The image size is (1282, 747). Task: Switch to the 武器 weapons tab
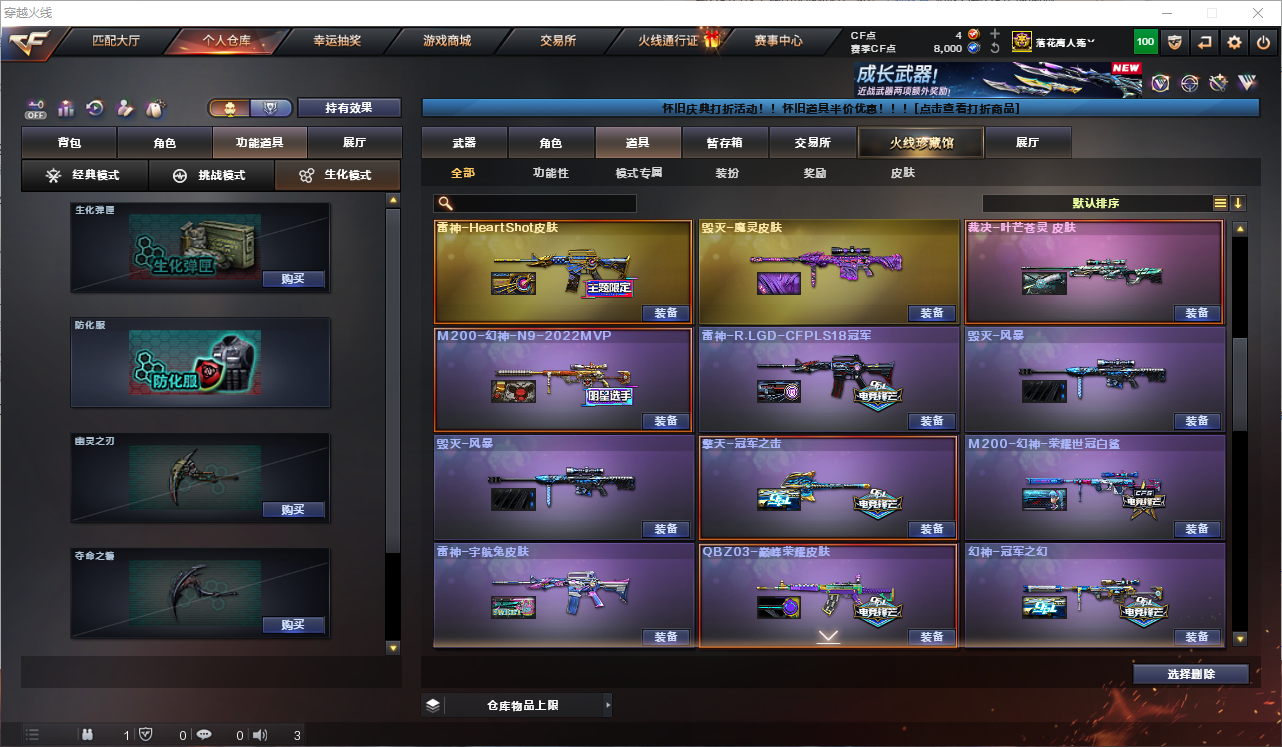tap(464, 143)
